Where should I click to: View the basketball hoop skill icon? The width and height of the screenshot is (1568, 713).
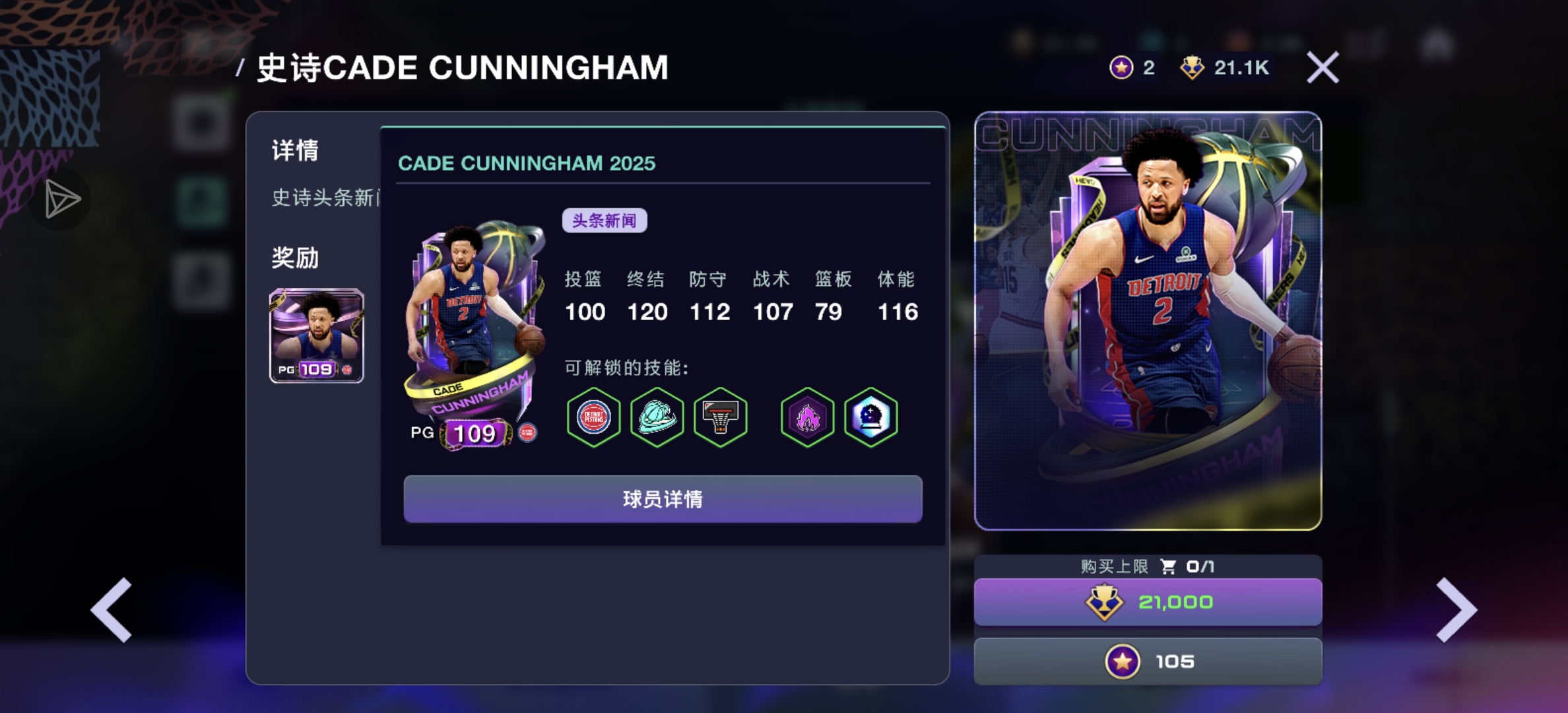pyautogui.click(x=720, y=417)
